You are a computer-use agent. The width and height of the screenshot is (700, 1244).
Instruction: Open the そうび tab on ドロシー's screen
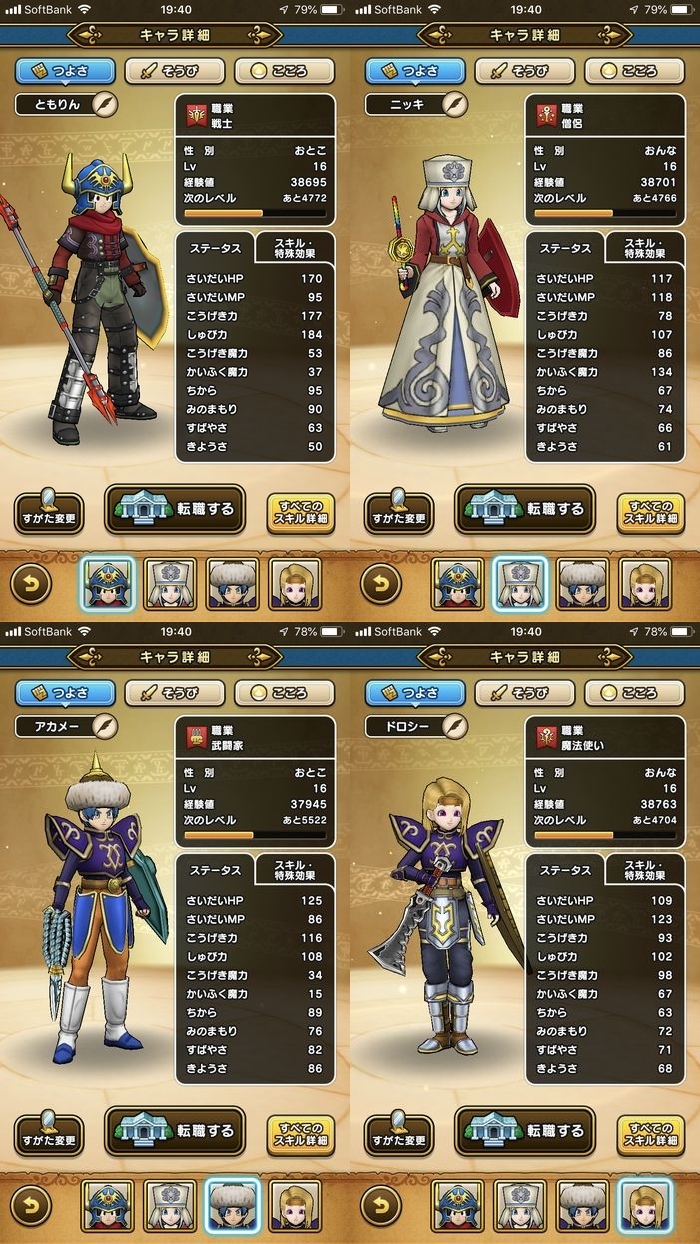524,693
